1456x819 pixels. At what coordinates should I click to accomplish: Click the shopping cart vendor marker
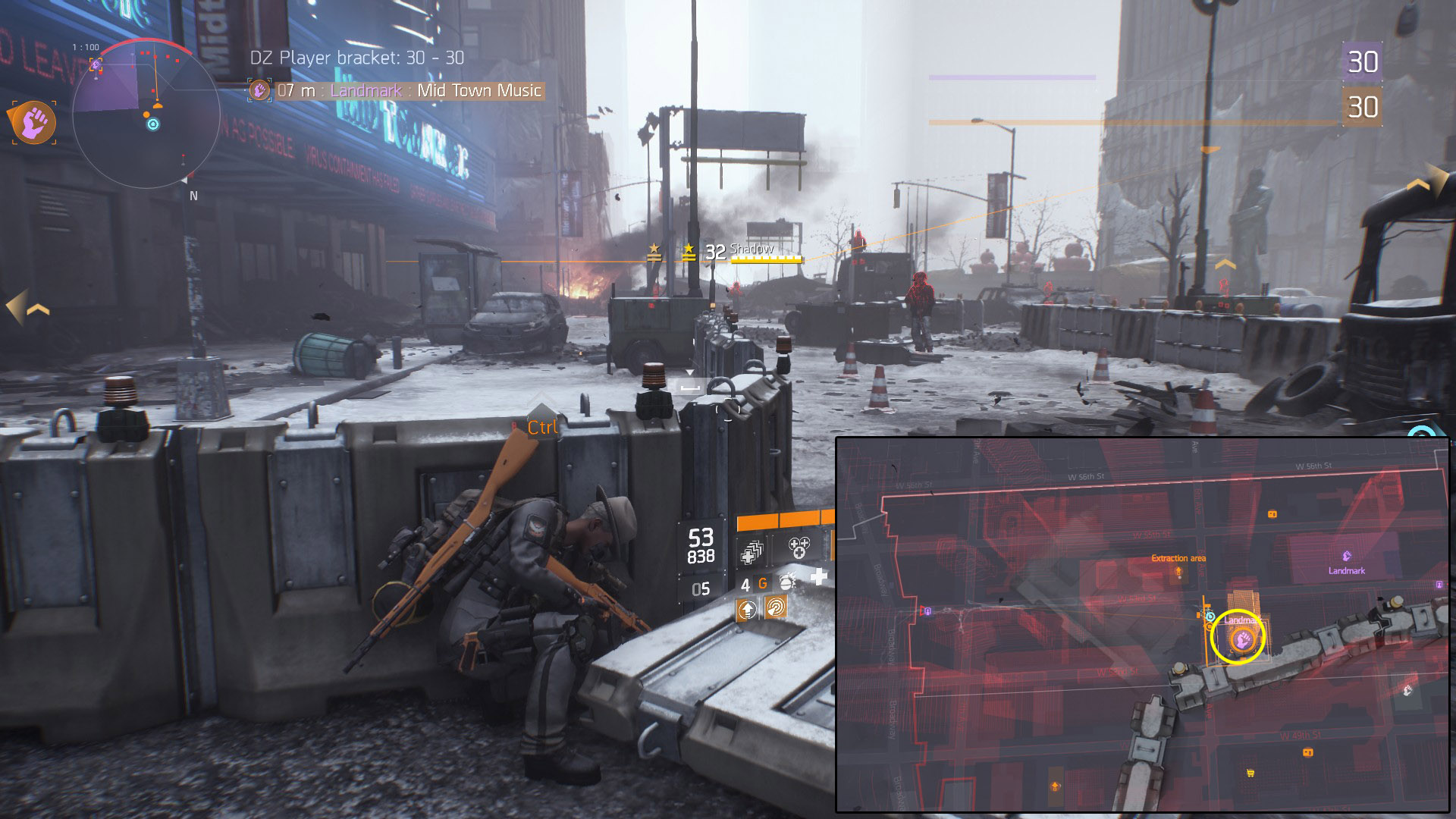(1250, 773)
